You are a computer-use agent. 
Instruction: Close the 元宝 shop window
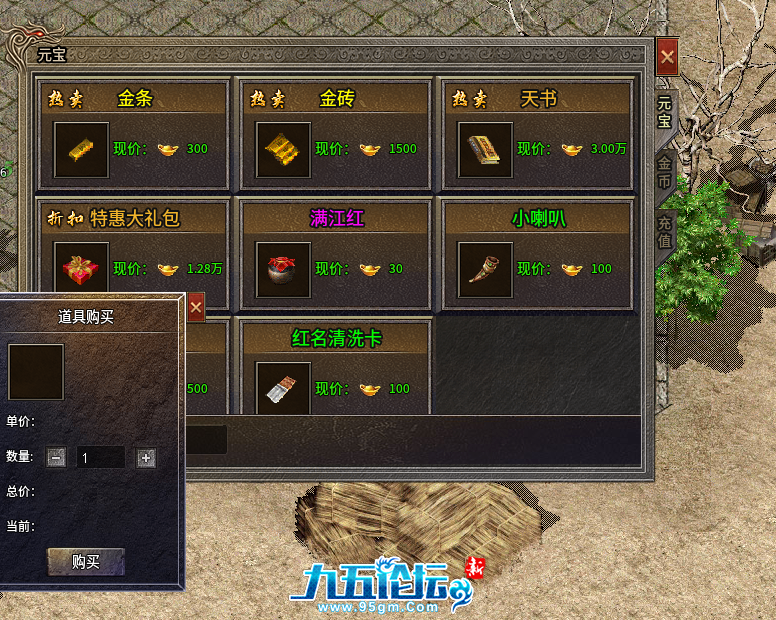click(667, 56)
